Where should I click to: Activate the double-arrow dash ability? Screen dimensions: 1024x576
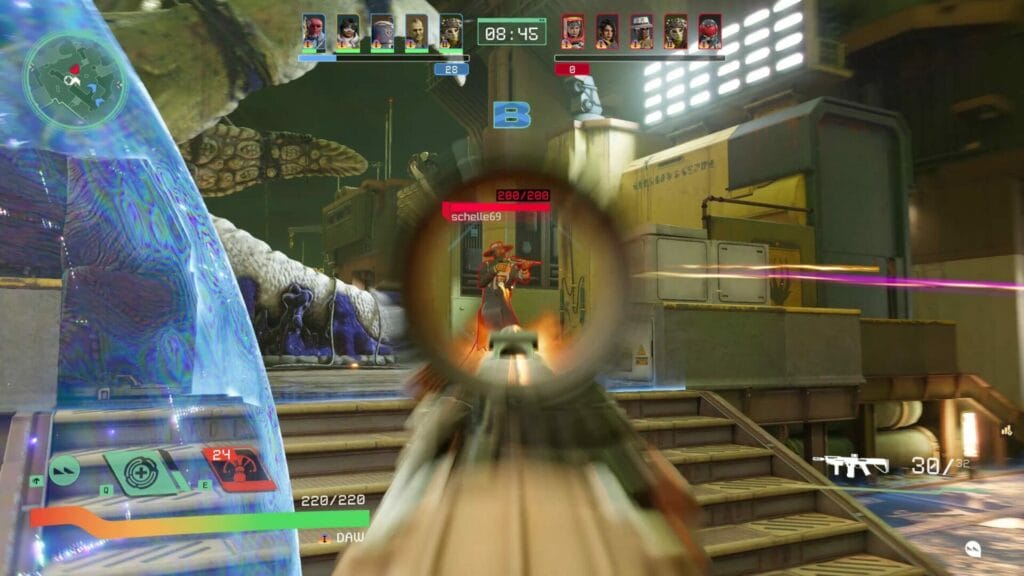coord(65,468)
